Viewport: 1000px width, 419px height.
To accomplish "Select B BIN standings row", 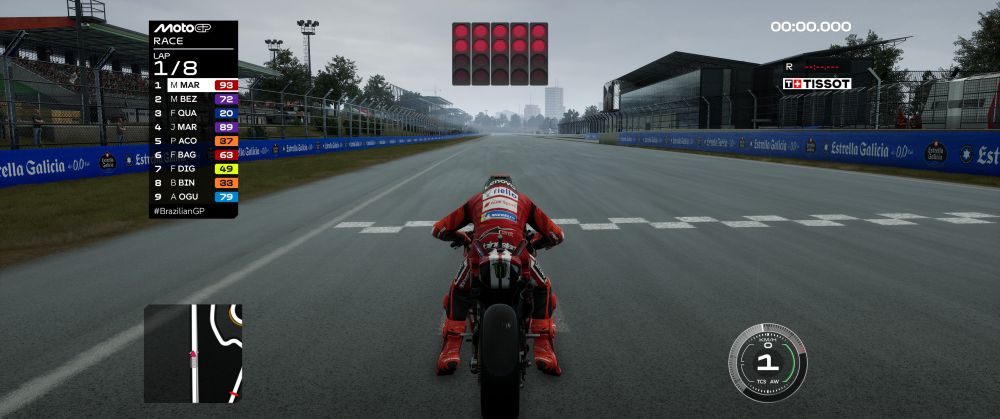I will [x=195, y=183].
